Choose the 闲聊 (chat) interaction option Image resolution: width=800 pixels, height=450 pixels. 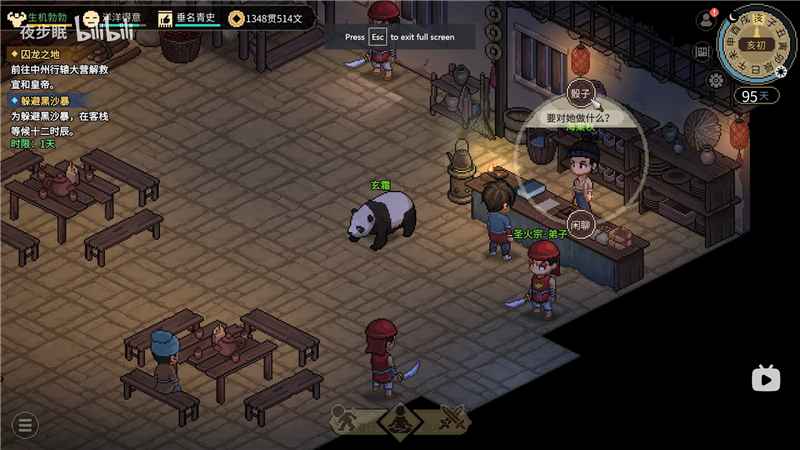tap(580, 223)
